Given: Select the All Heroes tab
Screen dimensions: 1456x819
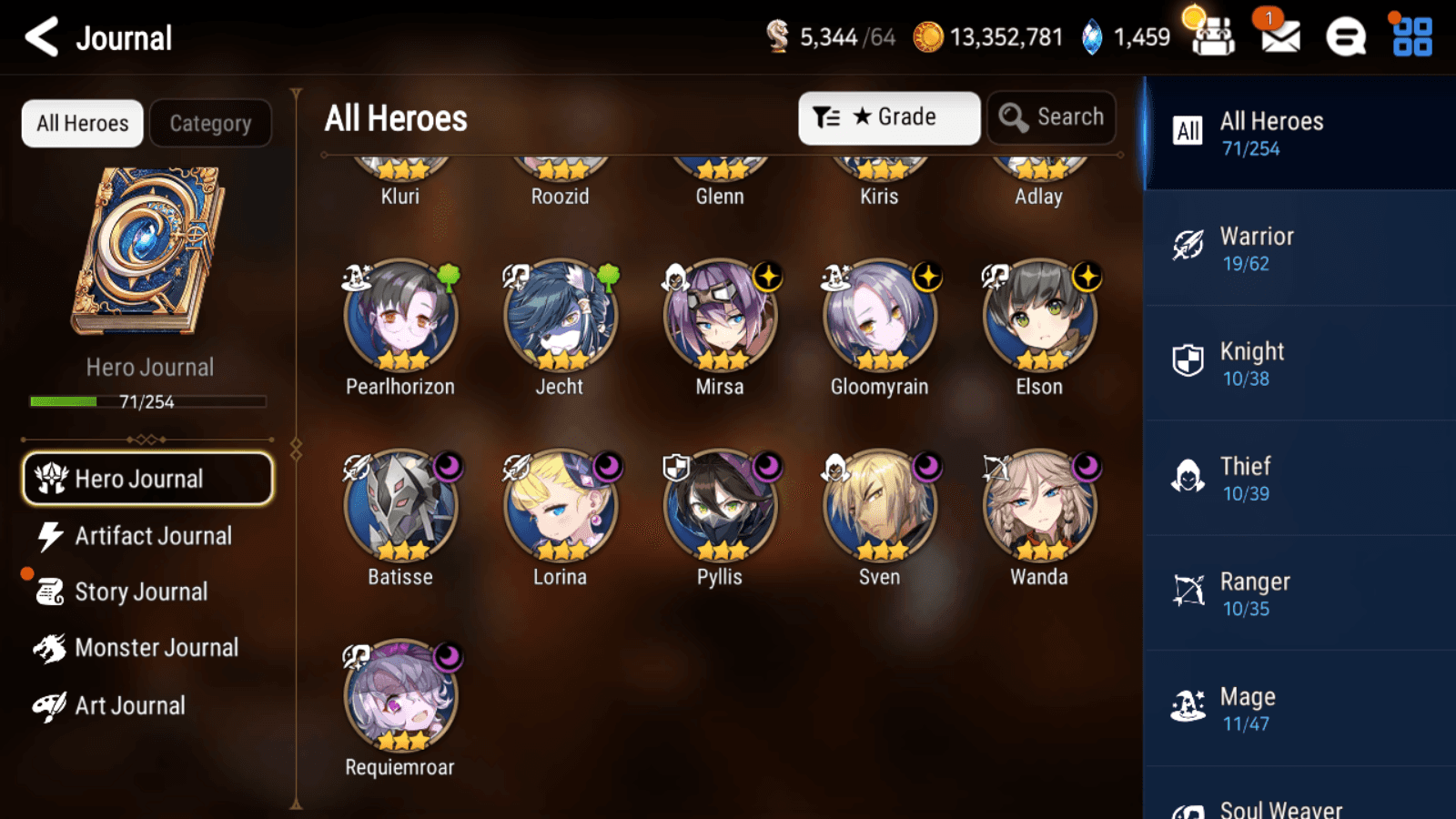Looking at the screenshot, I should click(83, 123).
